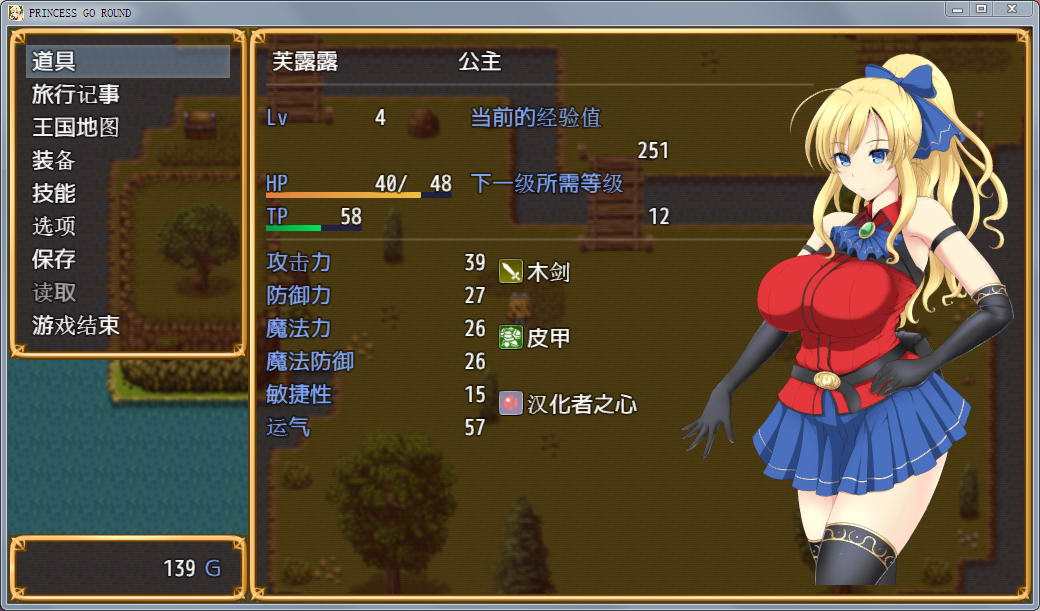Choose 游戏结束 to end the game

76,325
